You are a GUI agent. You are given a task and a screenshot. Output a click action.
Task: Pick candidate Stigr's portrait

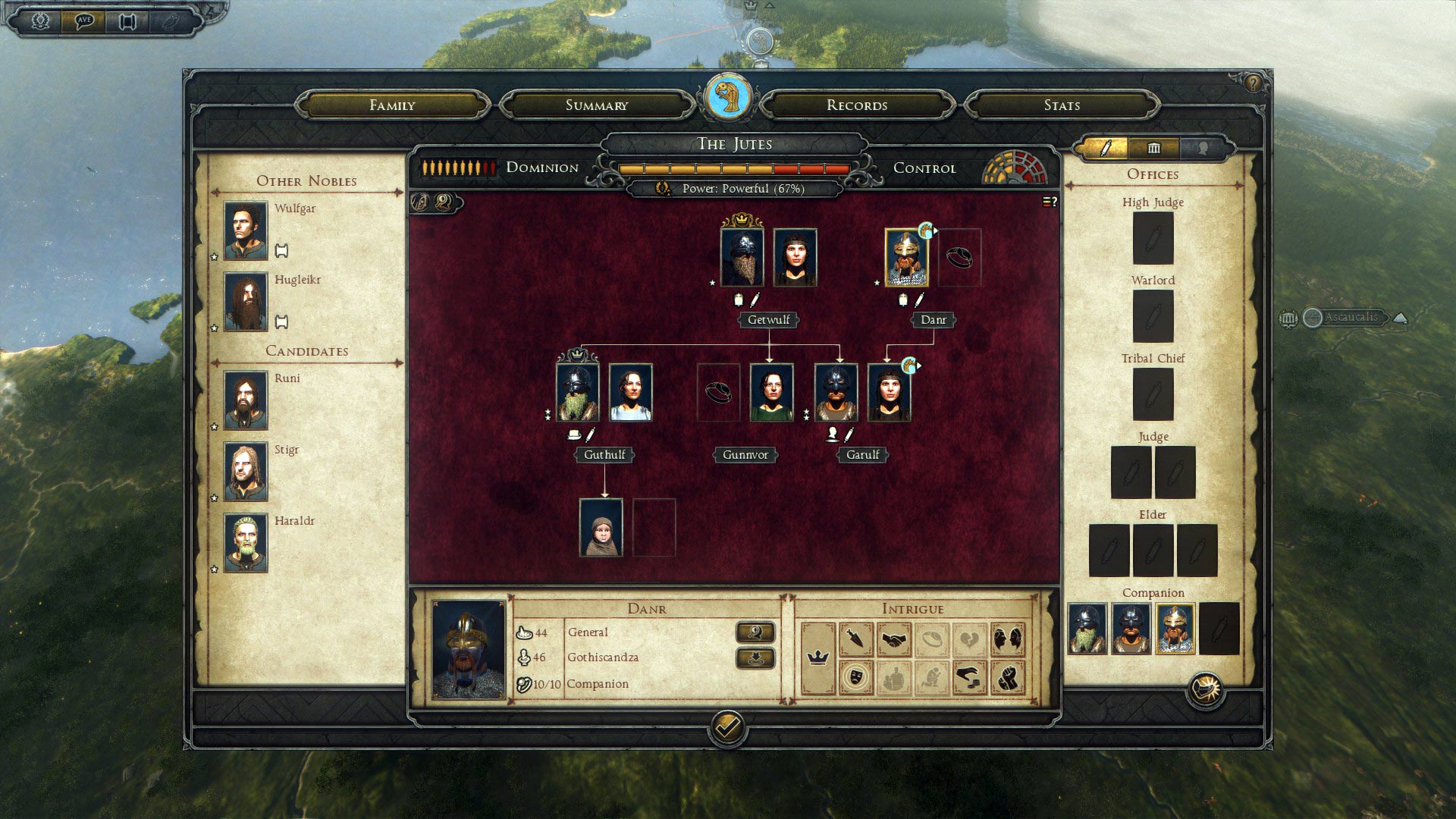(x=246, y=471)
